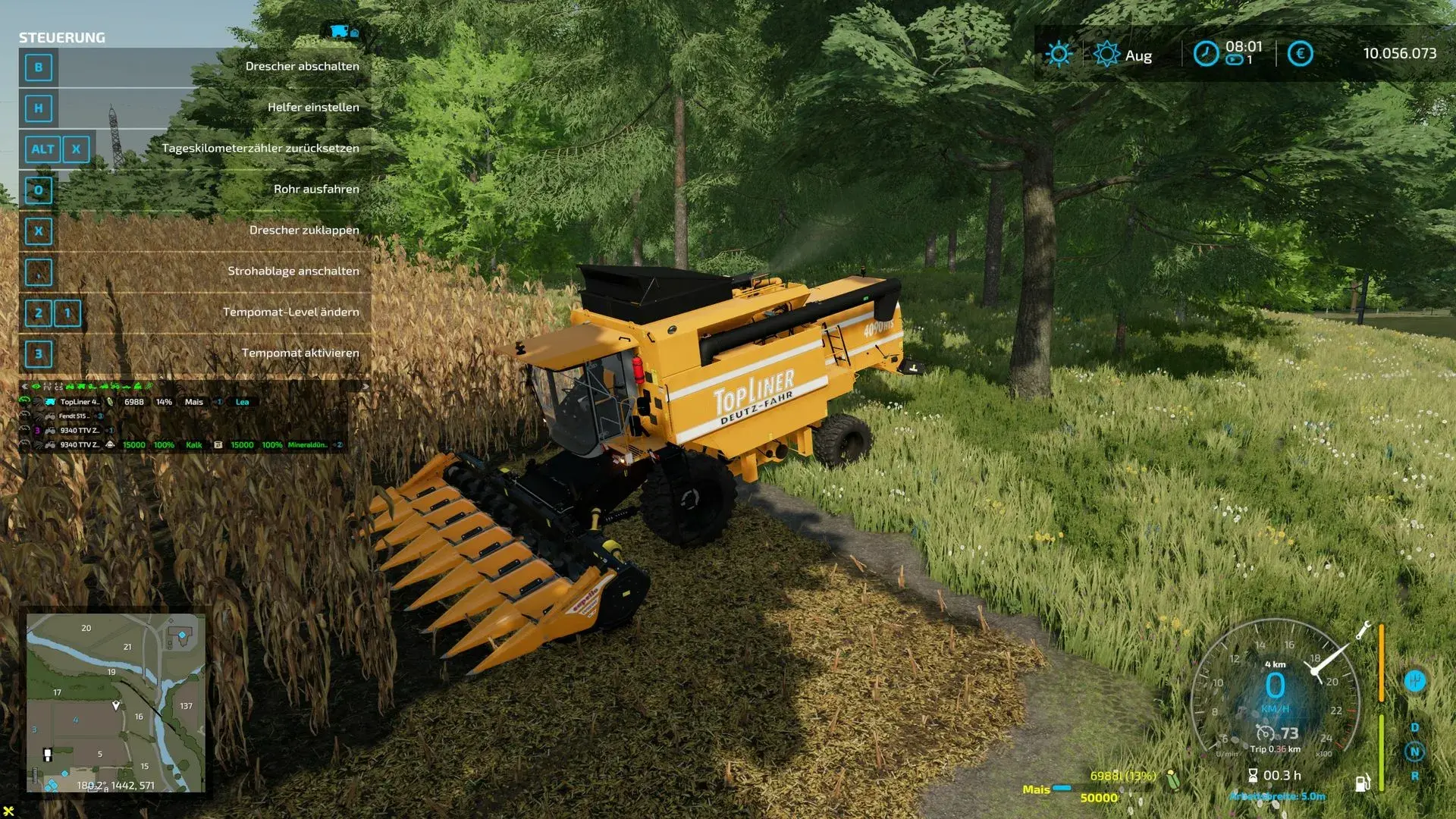This screenshot has width=1456, height=819.
Task: Select the TopLiner 4.. vehicle row
Action: 80,402
